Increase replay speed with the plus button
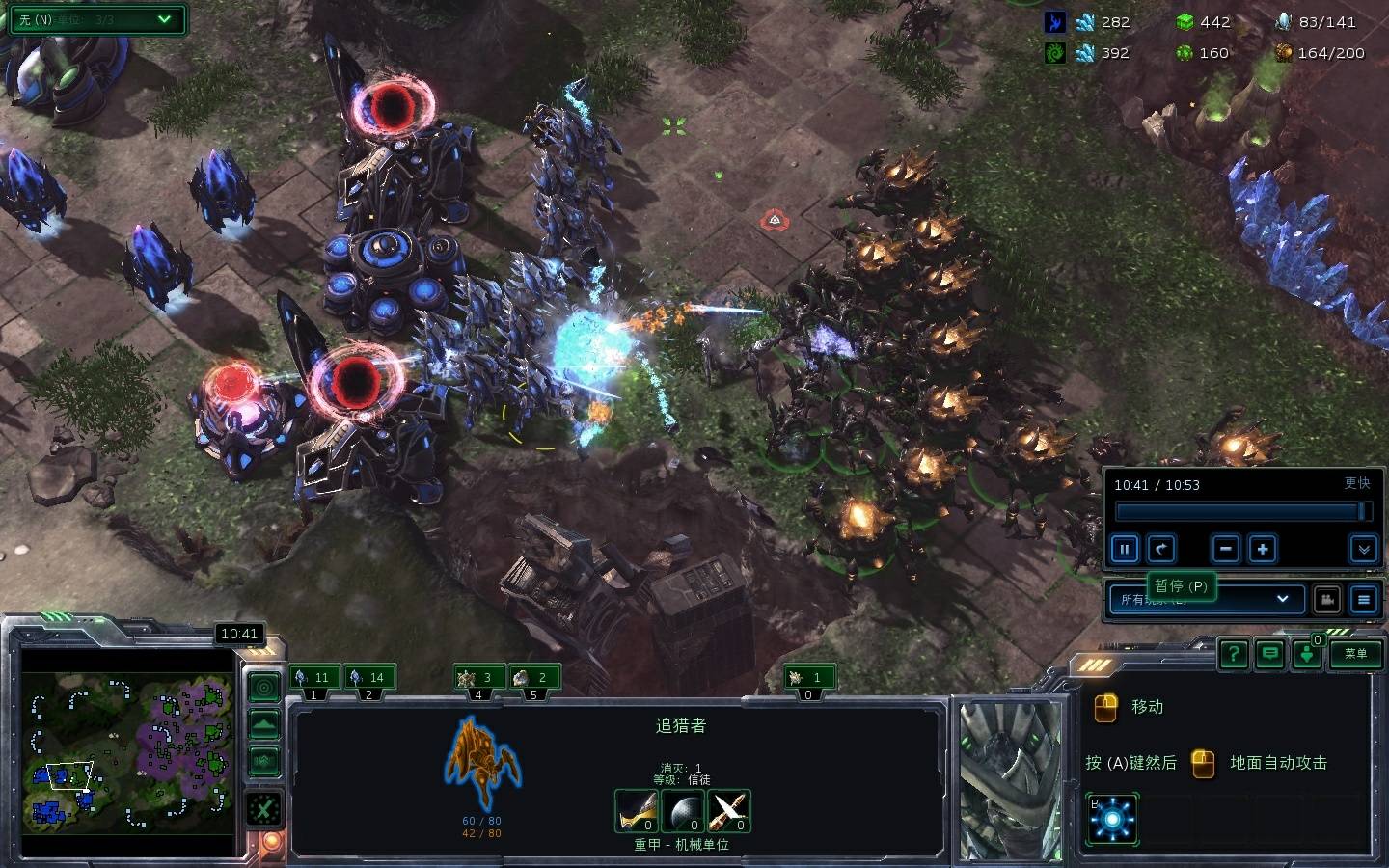 click(x=1263, y=550)
